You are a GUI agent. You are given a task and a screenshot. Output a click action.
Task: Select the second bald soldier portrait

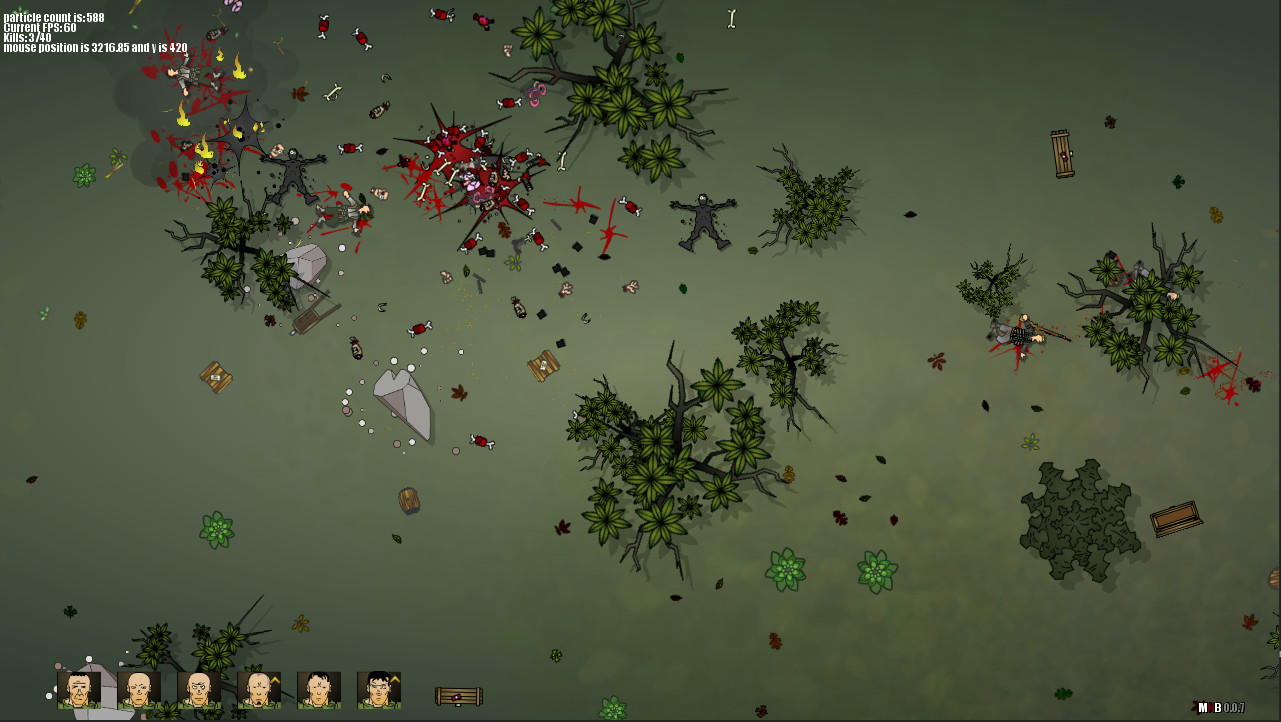[138, 688]
